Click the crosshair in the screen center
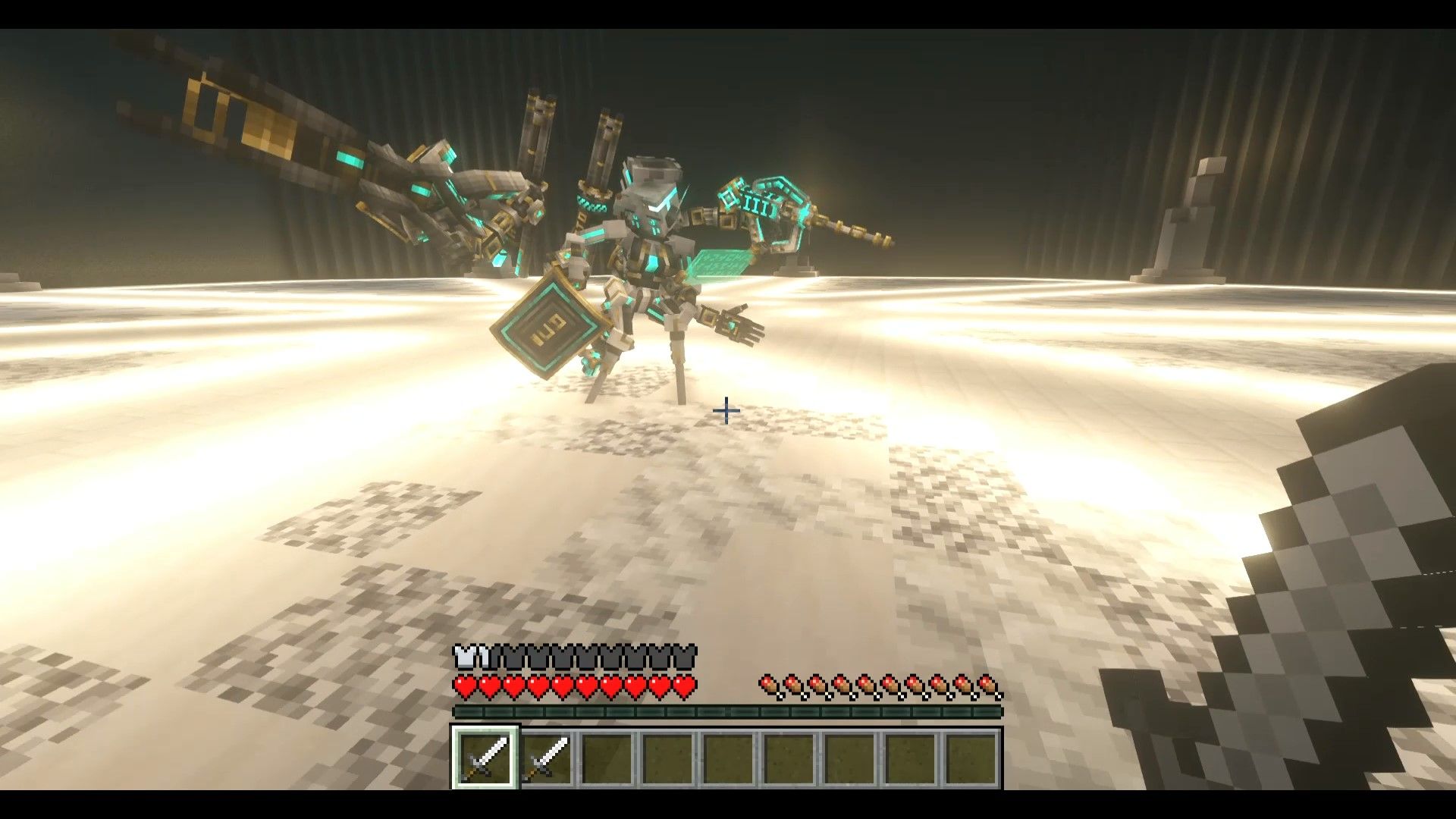The width and height of the screenshot is (1456, 819). [x=726, y=410]
